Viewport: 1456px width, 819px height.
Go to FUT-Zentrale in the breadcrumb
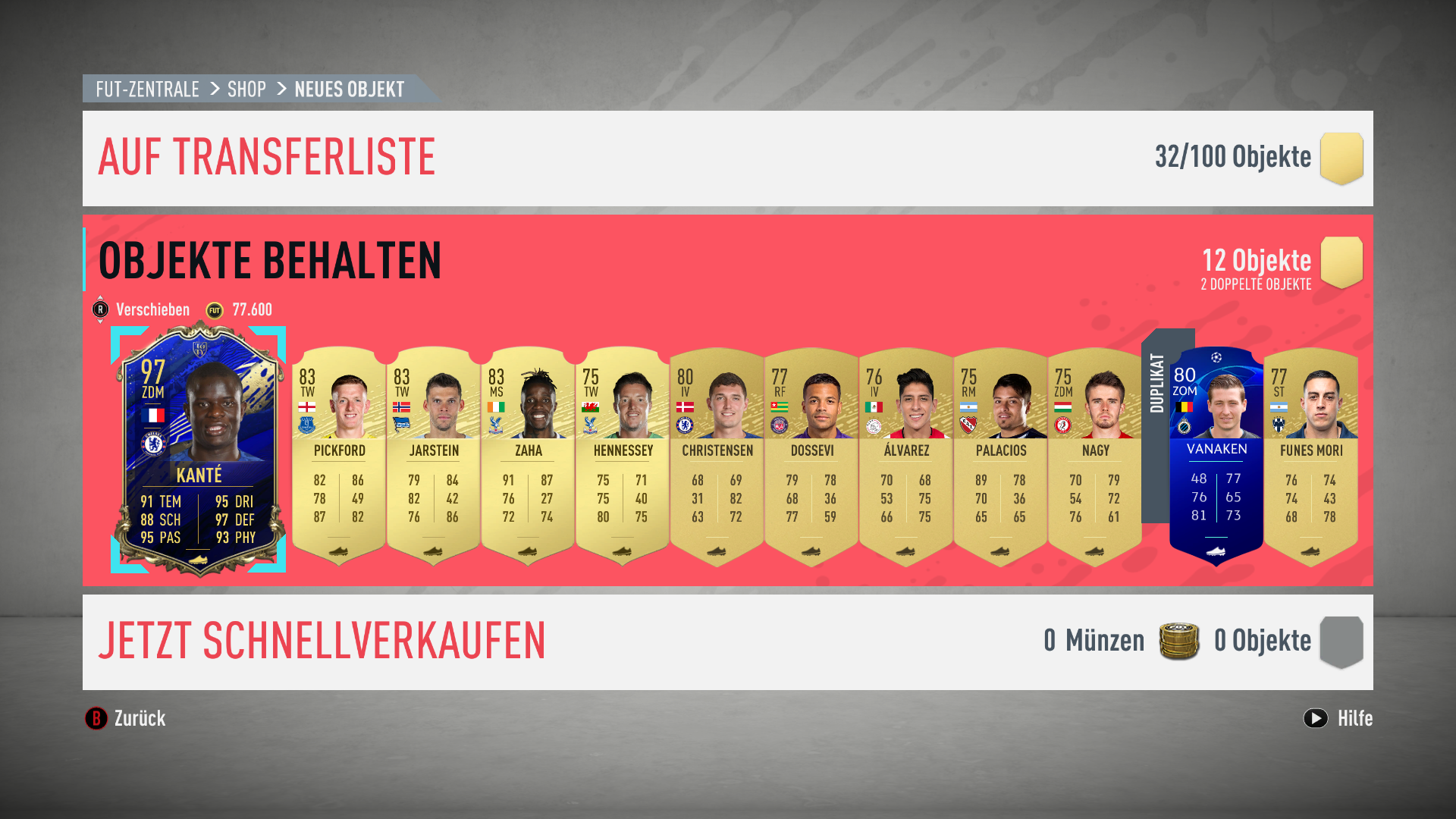click(x=147, y=89)
